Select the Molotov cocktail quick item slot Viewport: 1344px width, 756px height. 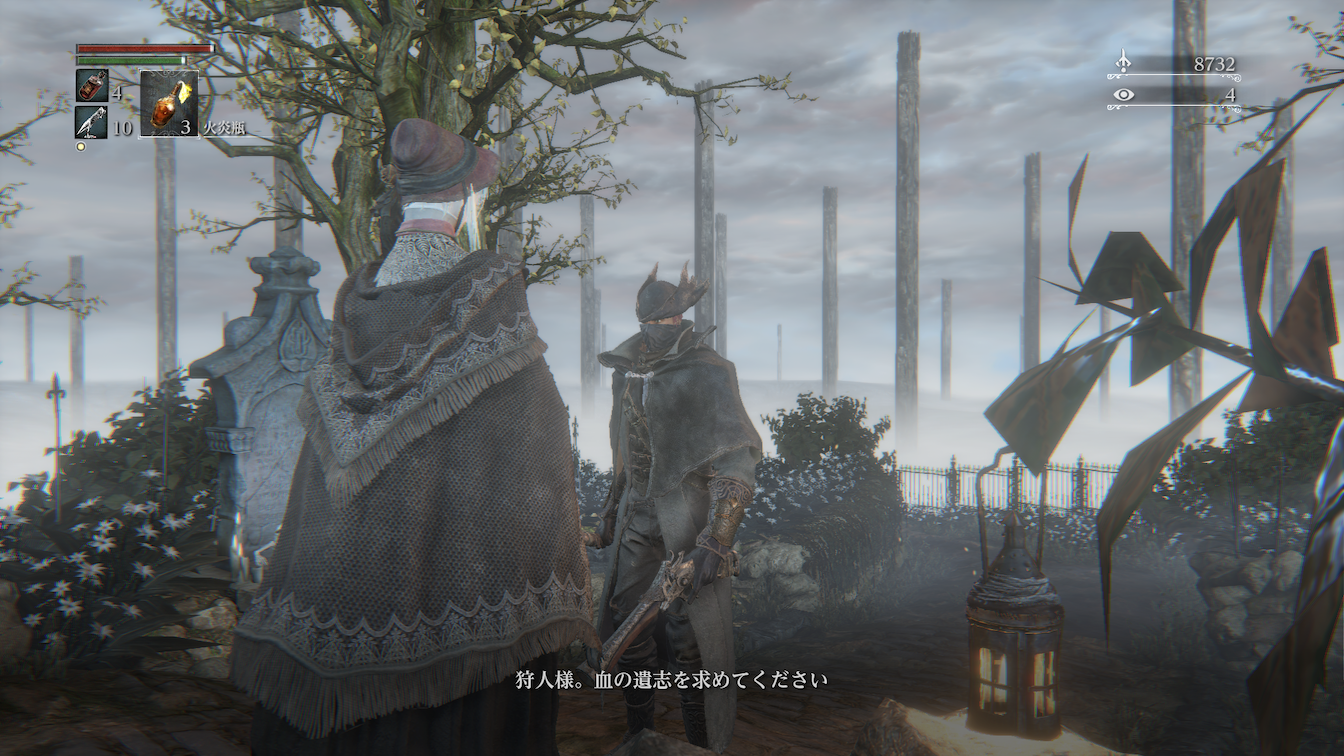pos(168,104)
